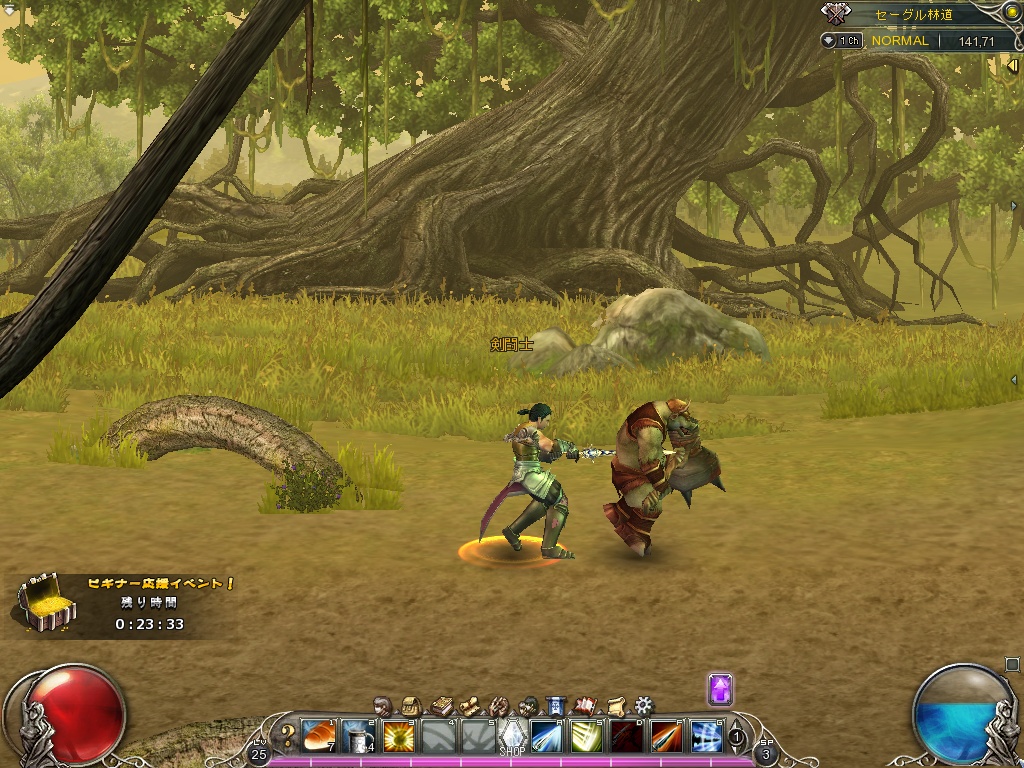Activate the blue sword slash skill
The width and height of the screenshot is (1024, 768).
click(x=546, y=736)
